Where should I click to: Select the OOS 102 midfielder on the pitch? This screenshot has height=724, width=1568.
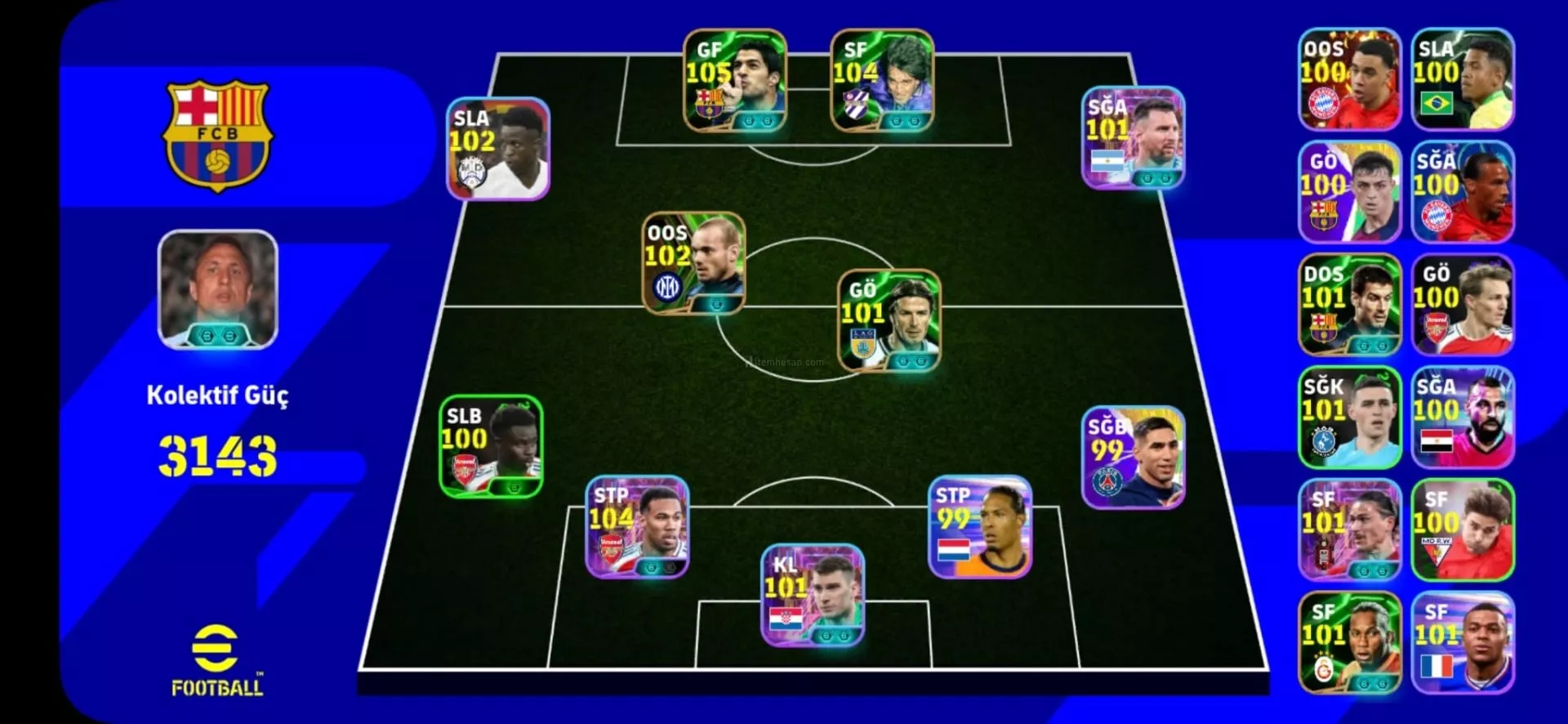pyautogui.click(x=693, y=263)
